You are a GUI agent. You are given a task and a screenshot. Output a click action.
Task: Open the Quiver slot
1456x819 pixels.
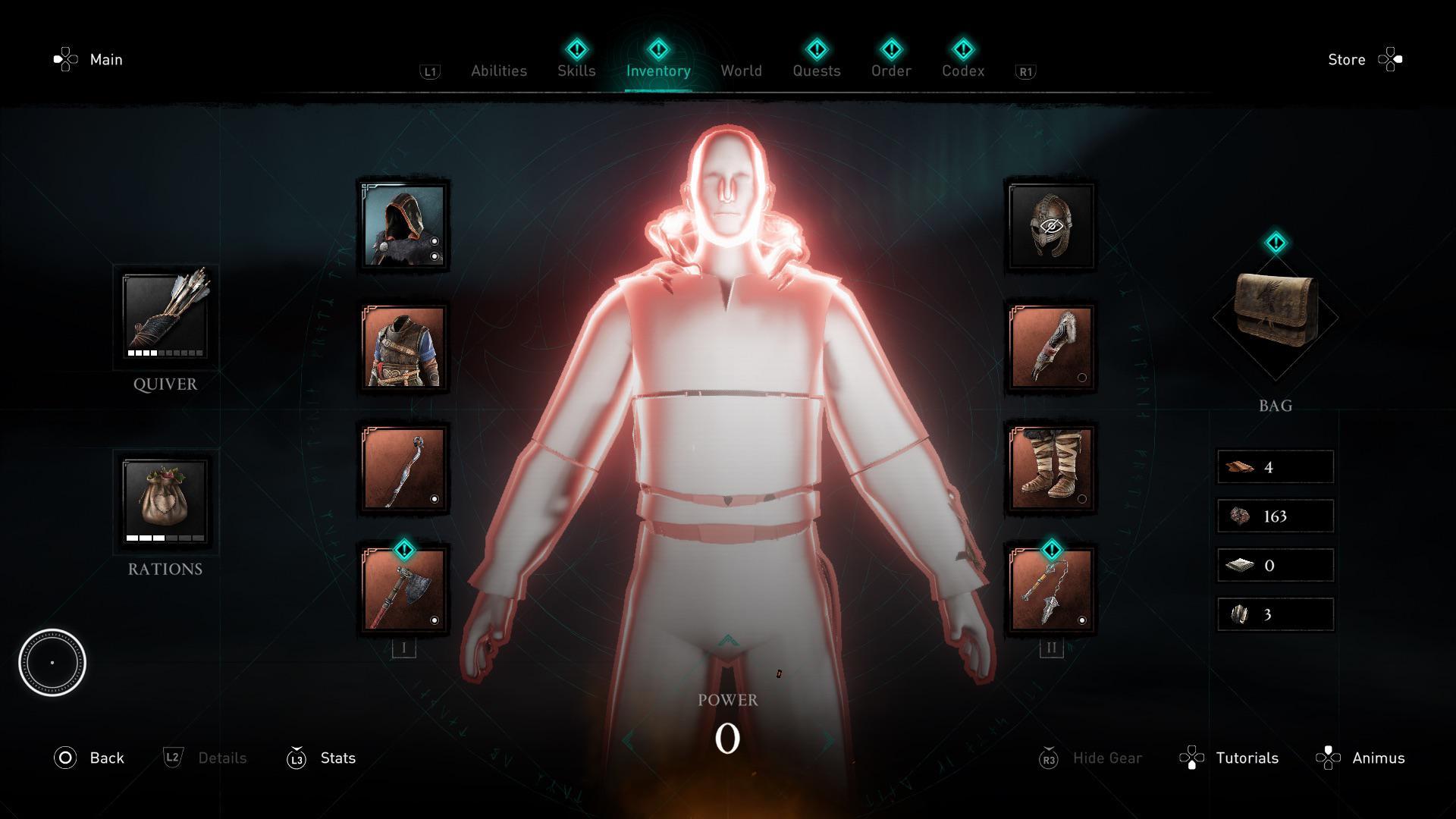point(165,315)
